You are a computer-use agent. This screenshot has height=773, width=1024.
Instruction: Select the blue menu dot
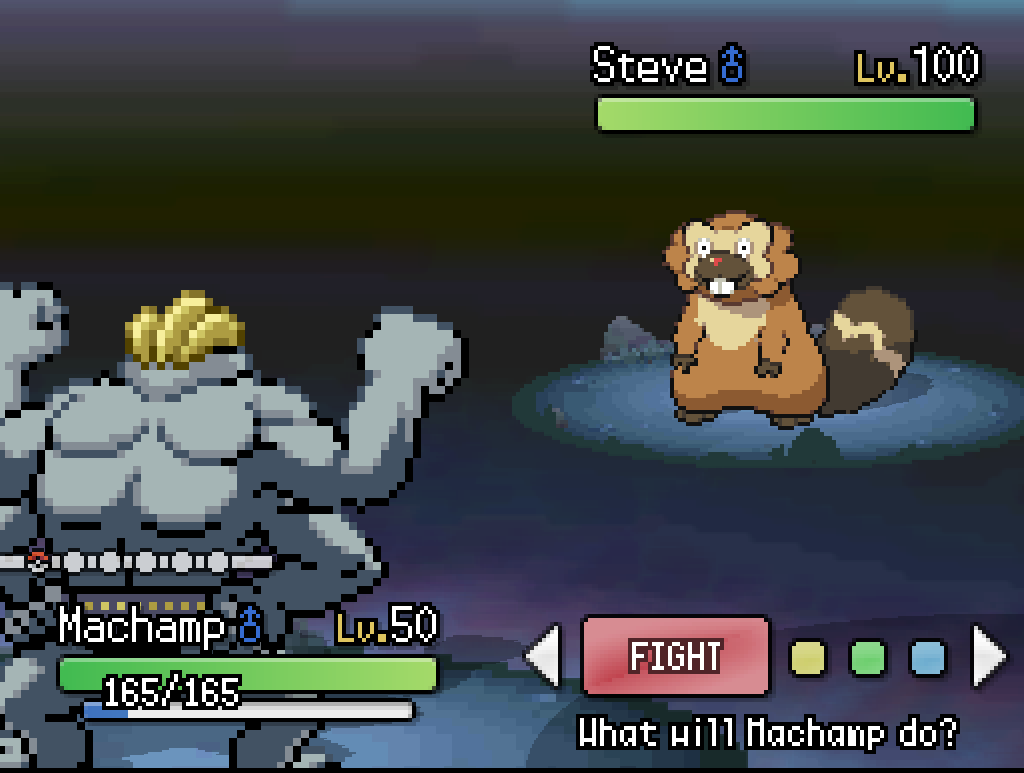(x=927, y=657)
